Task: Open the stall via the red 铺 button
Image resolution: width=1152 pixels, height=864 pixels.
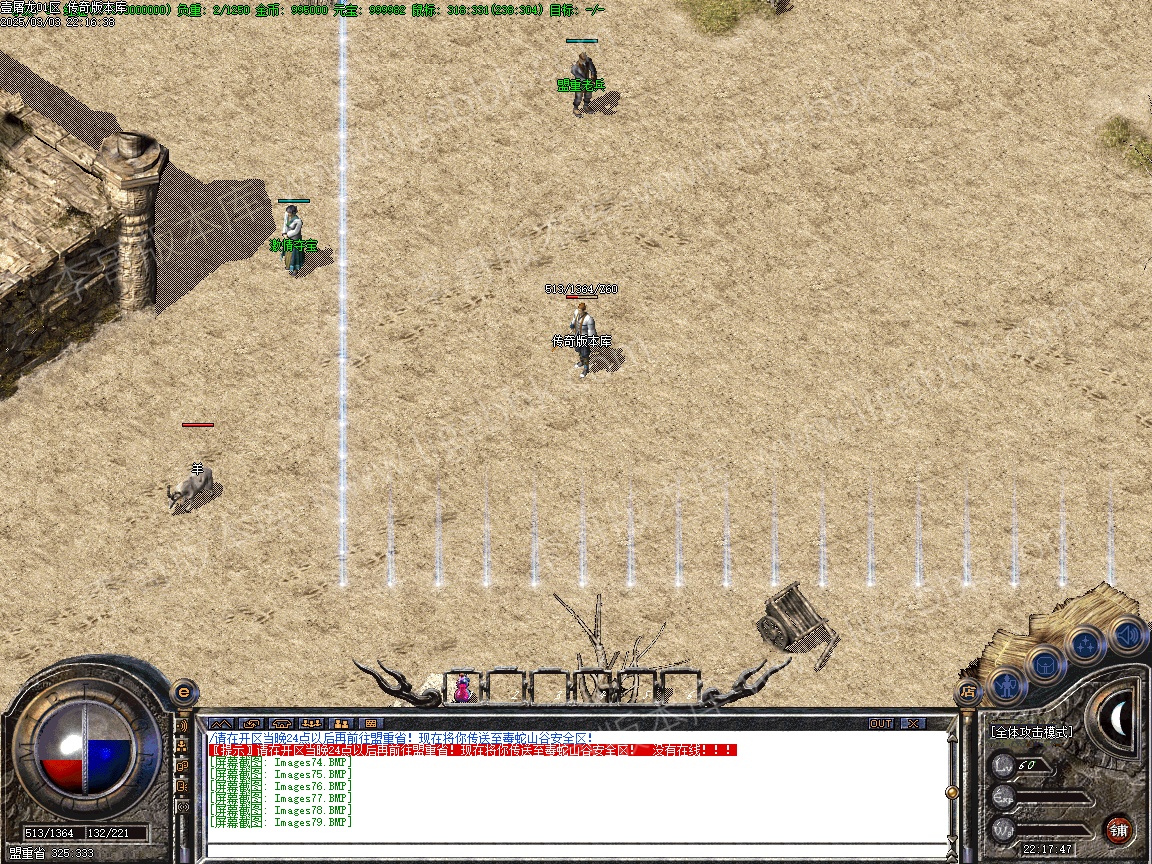Action: coord(1118,829)
